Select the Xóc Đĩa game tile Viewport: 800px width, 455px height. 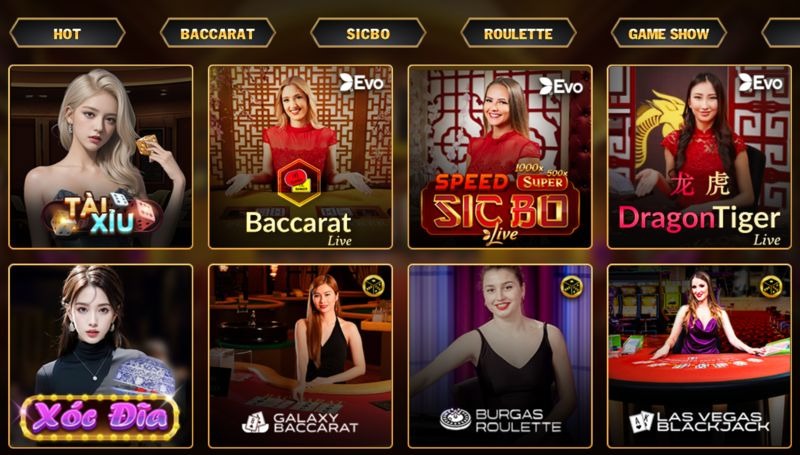101,355
